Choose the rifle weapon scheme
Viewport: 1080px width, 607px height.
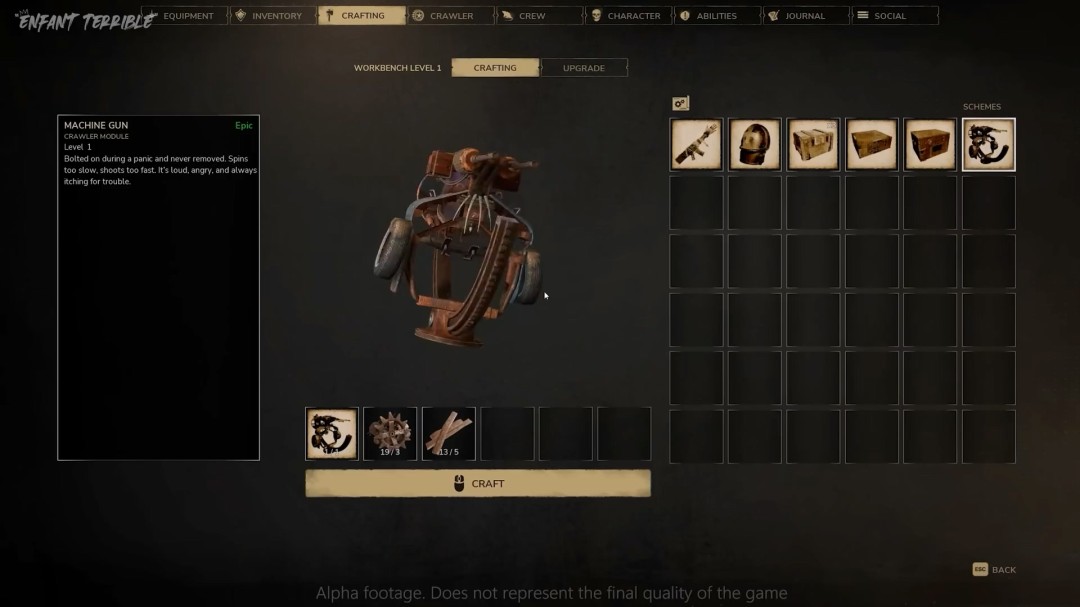[696, 145]
